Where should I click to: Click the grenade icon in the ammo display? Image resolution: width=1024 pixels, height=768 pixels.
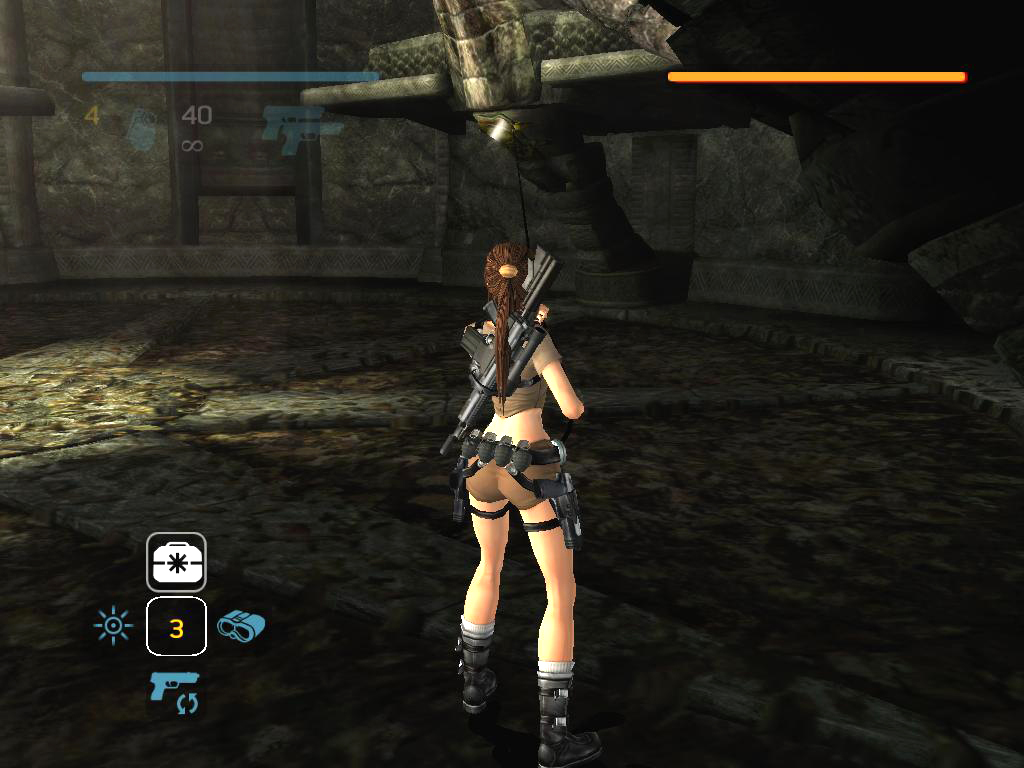click(x=141, y=129)
